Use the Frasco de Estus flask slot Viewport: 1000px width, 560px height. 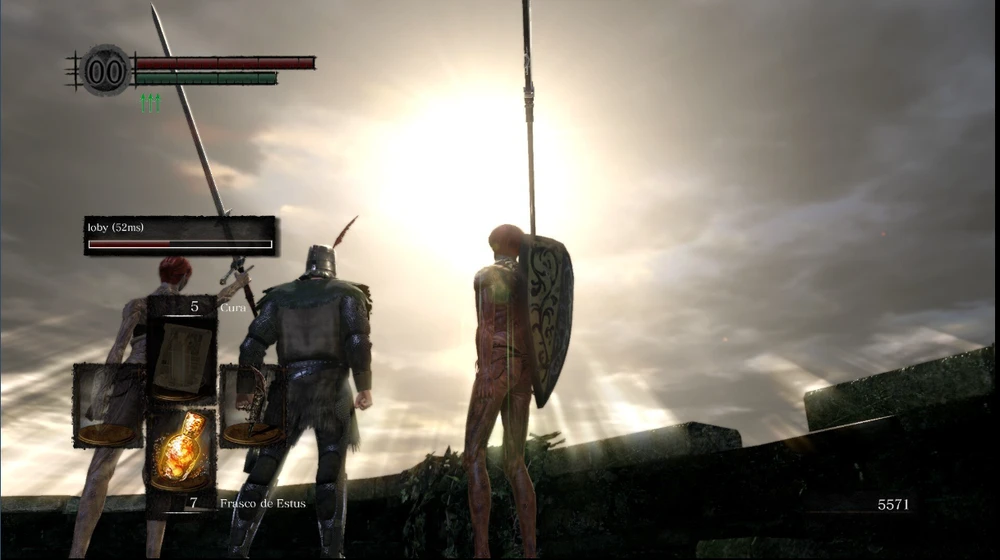click(x=182, y=450)
